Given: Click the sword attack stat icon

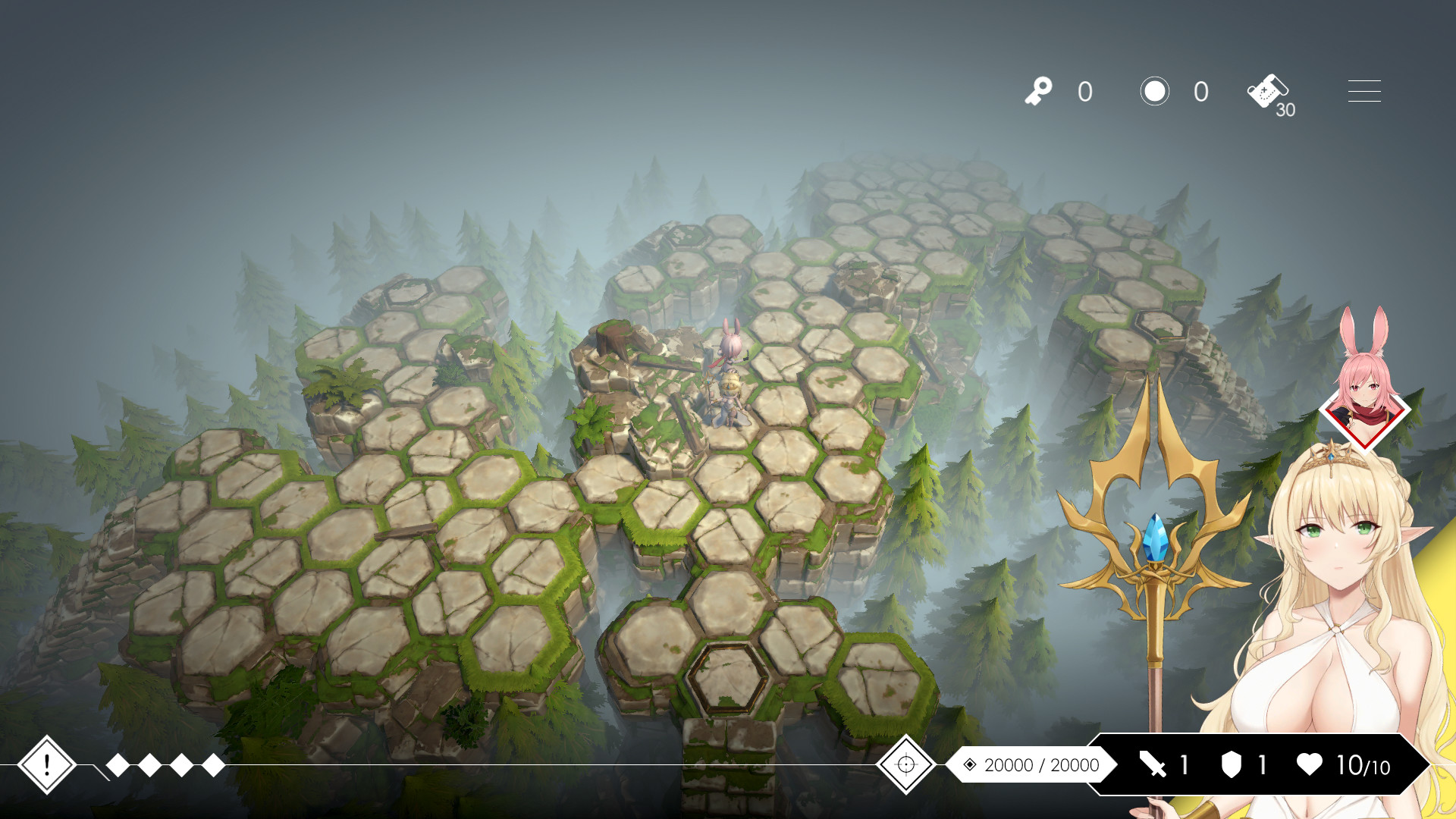Looking at the screenshot, I should [x=1151, y=765].
